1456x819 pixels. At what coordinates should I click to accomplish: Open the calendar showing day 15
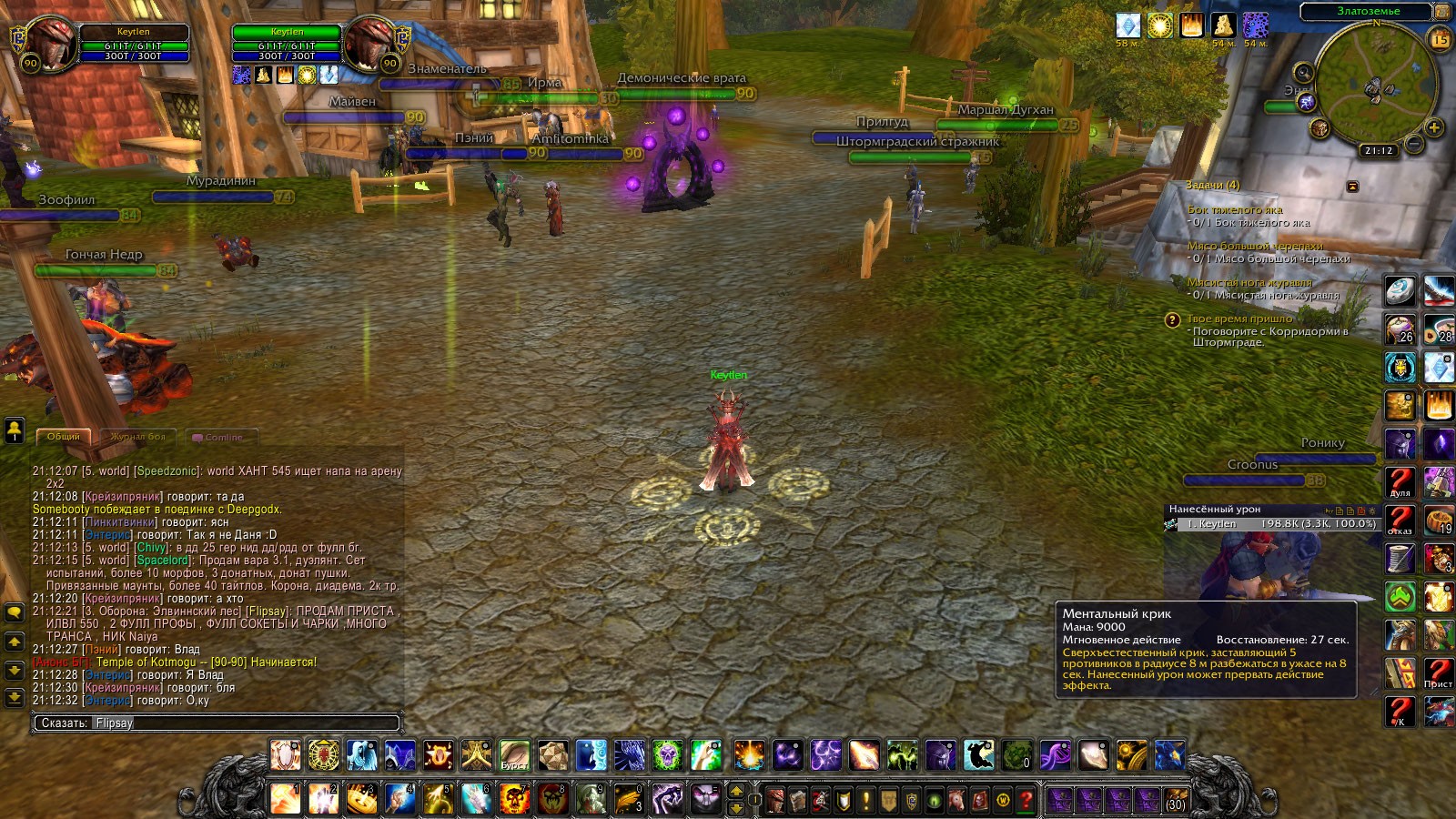coord(1440,39)
